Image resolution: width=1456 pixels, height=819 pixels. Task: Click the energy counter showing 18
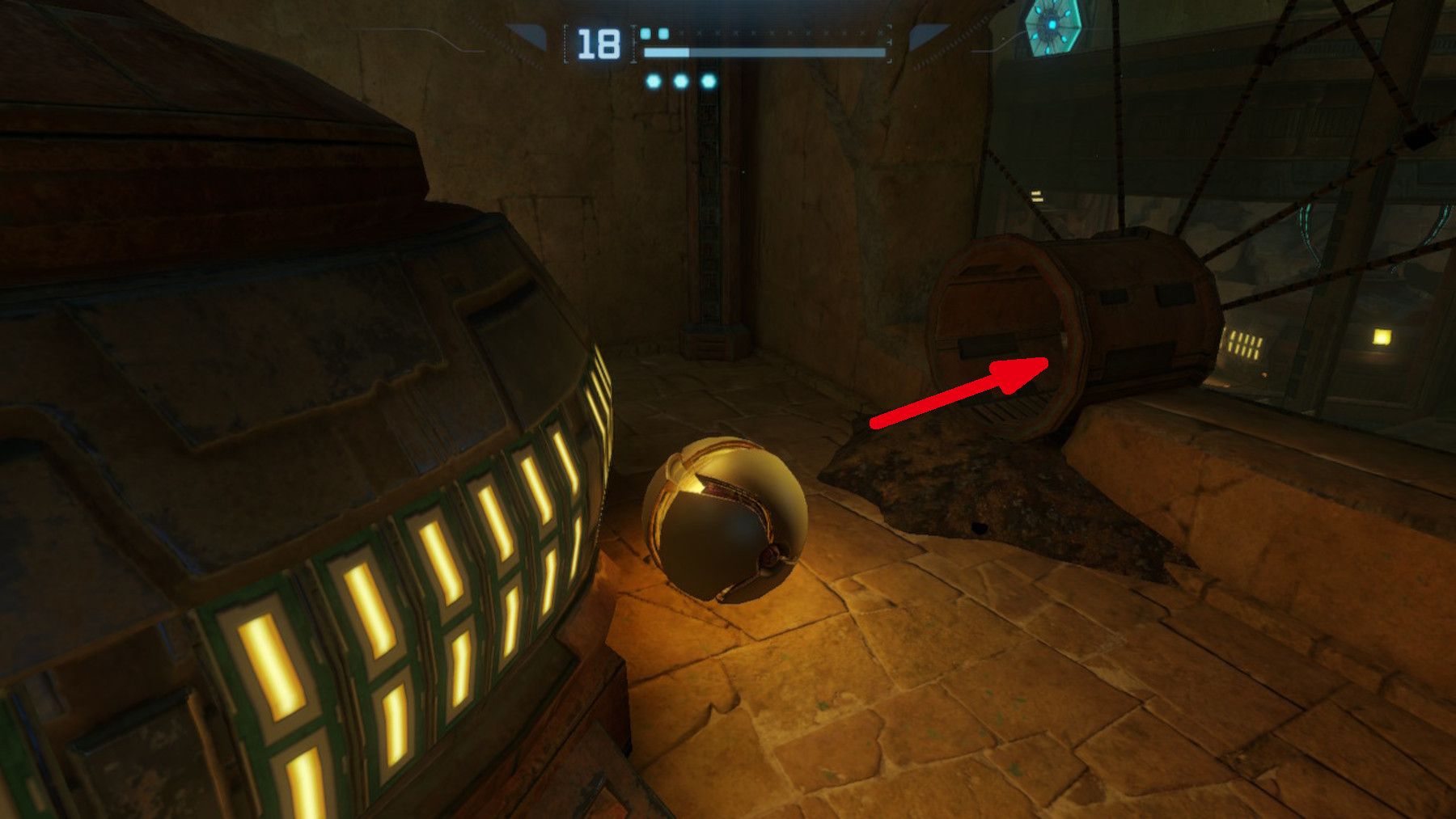tap(597, 42)
